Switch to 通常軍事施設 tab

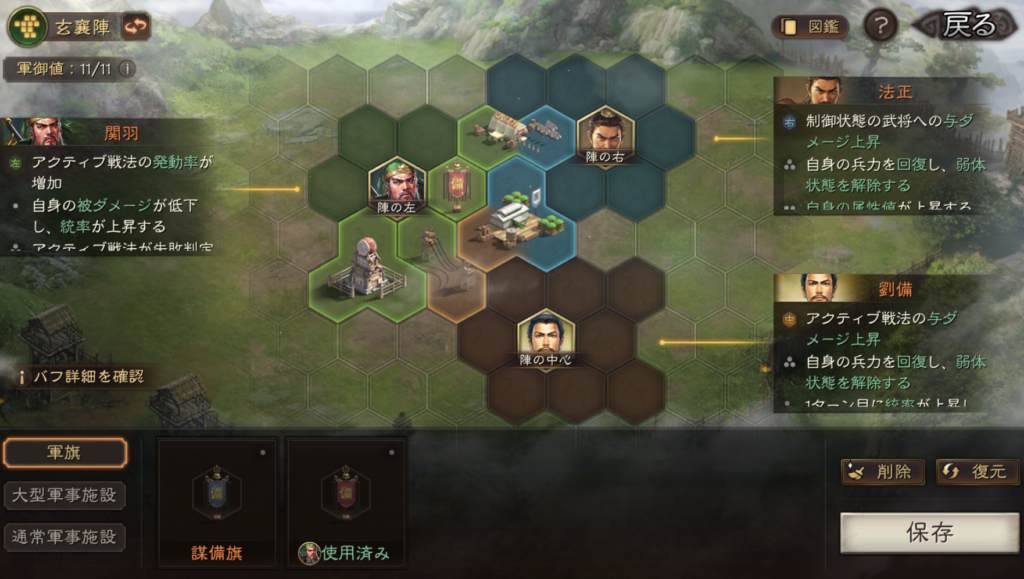coord(65,537)
